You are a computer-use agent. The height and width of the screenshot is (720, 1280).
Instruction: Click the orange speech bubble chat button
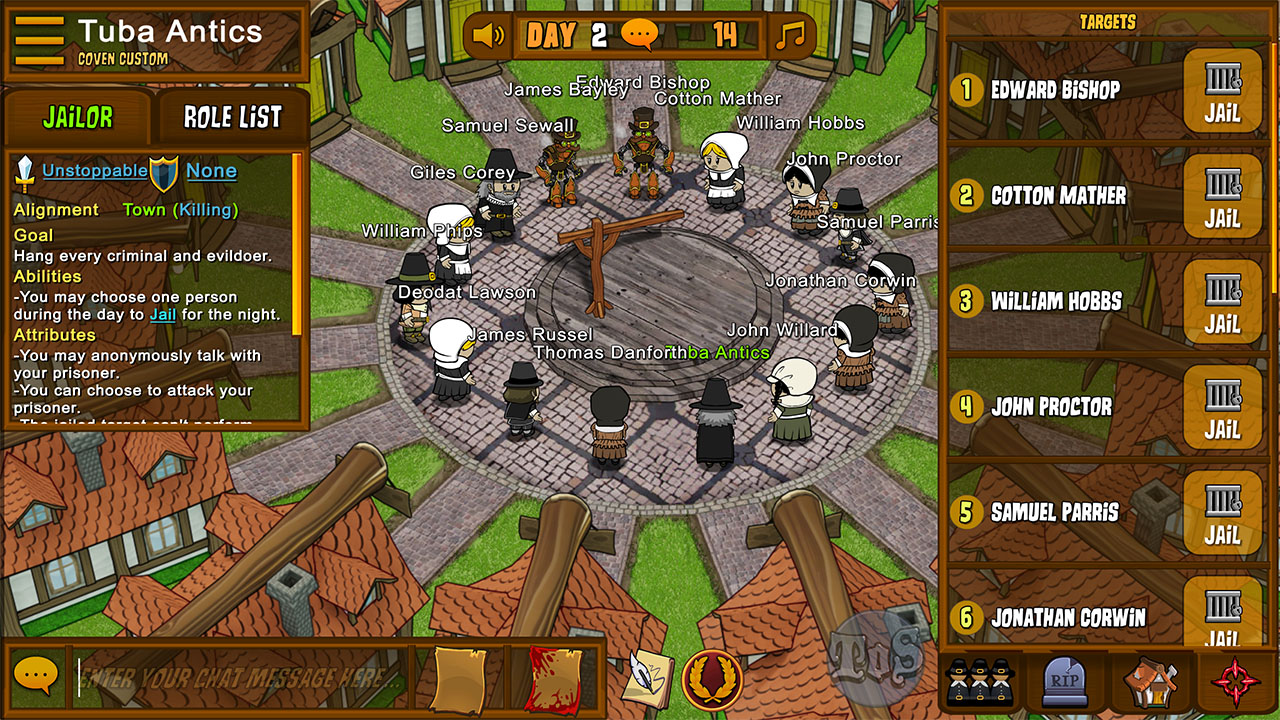36,677
